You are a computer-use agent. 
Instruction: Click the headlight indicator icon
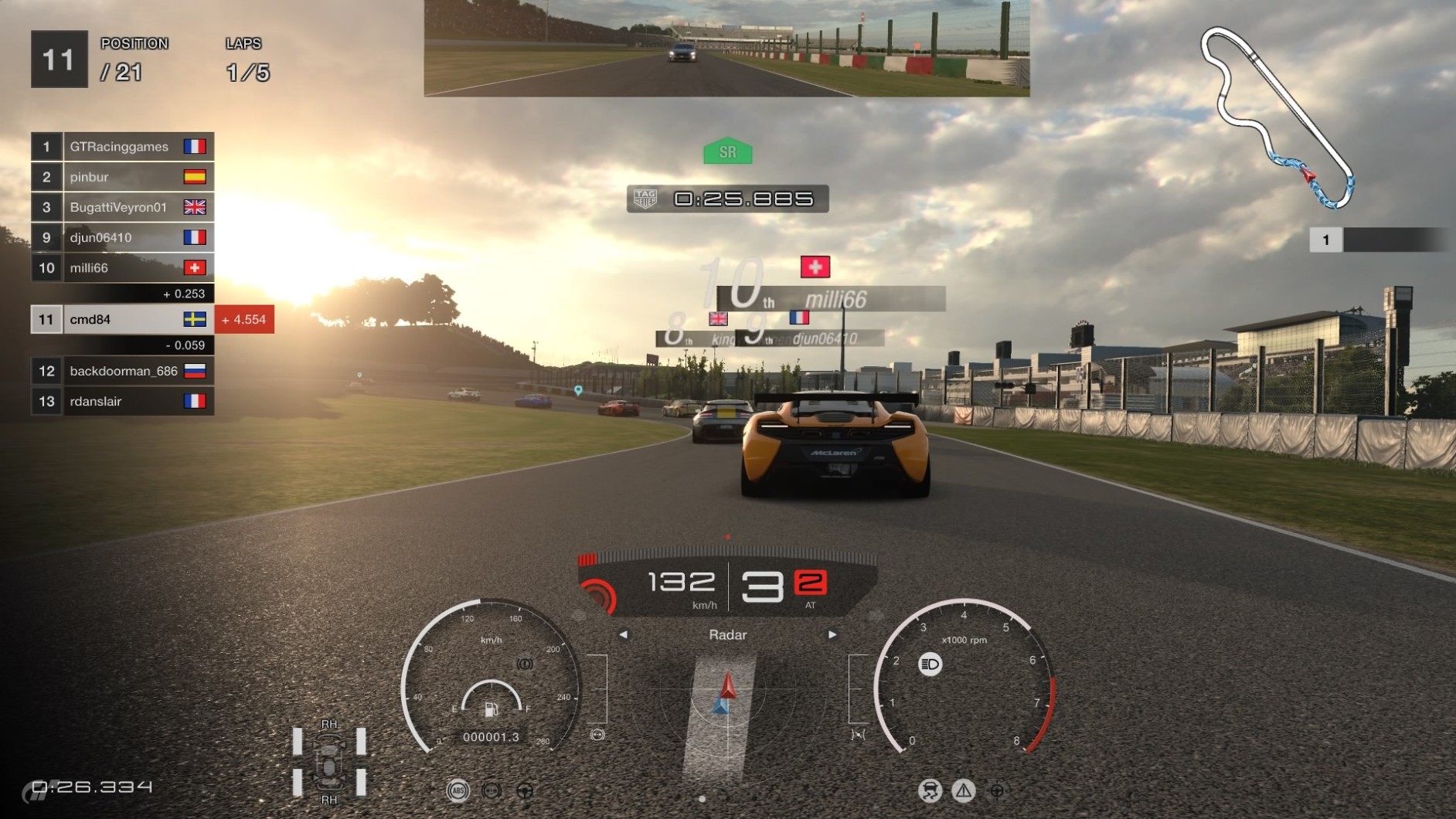pos(930,664)
